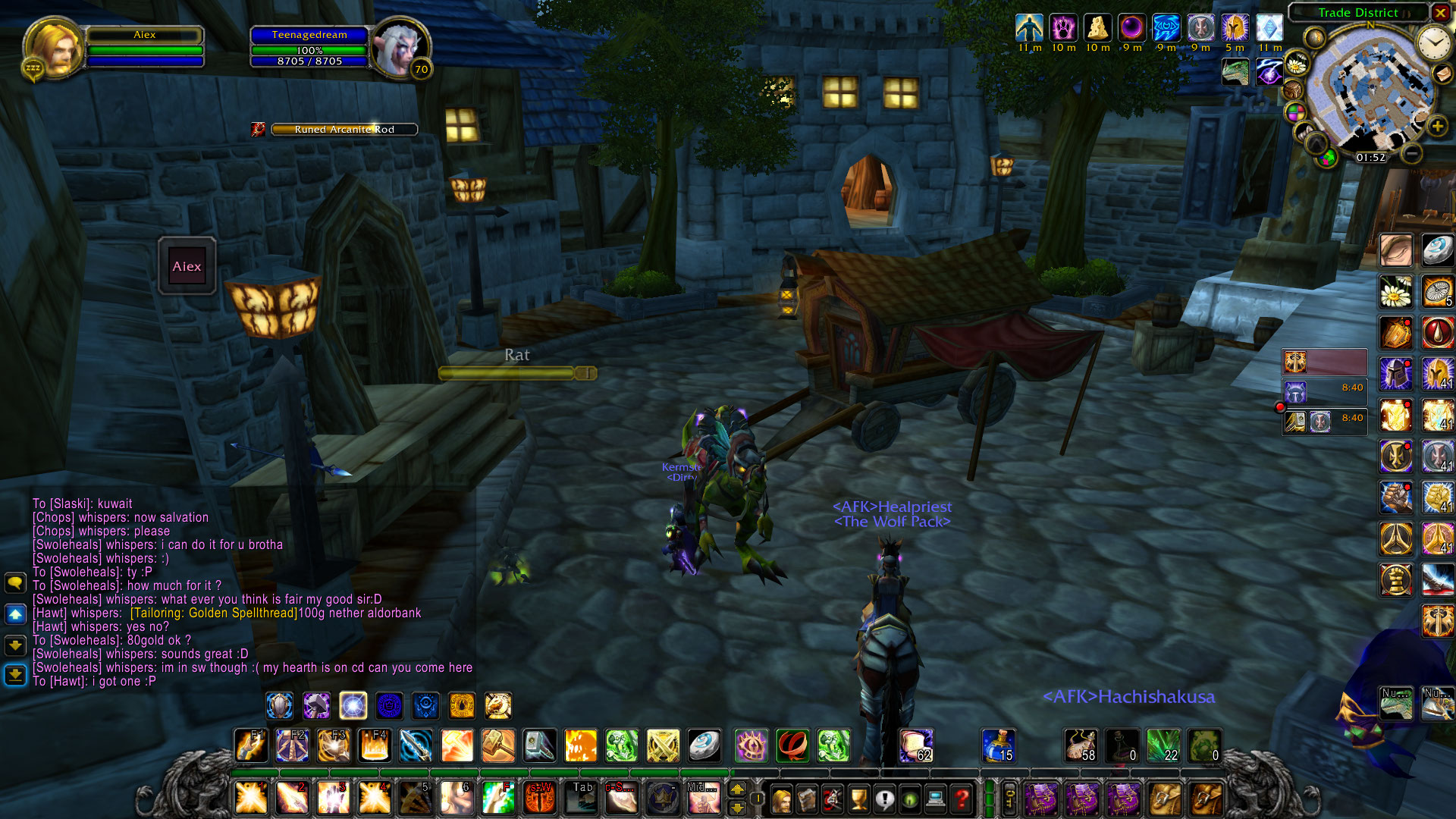Use the bread food item stack of 62

point(916,746)
